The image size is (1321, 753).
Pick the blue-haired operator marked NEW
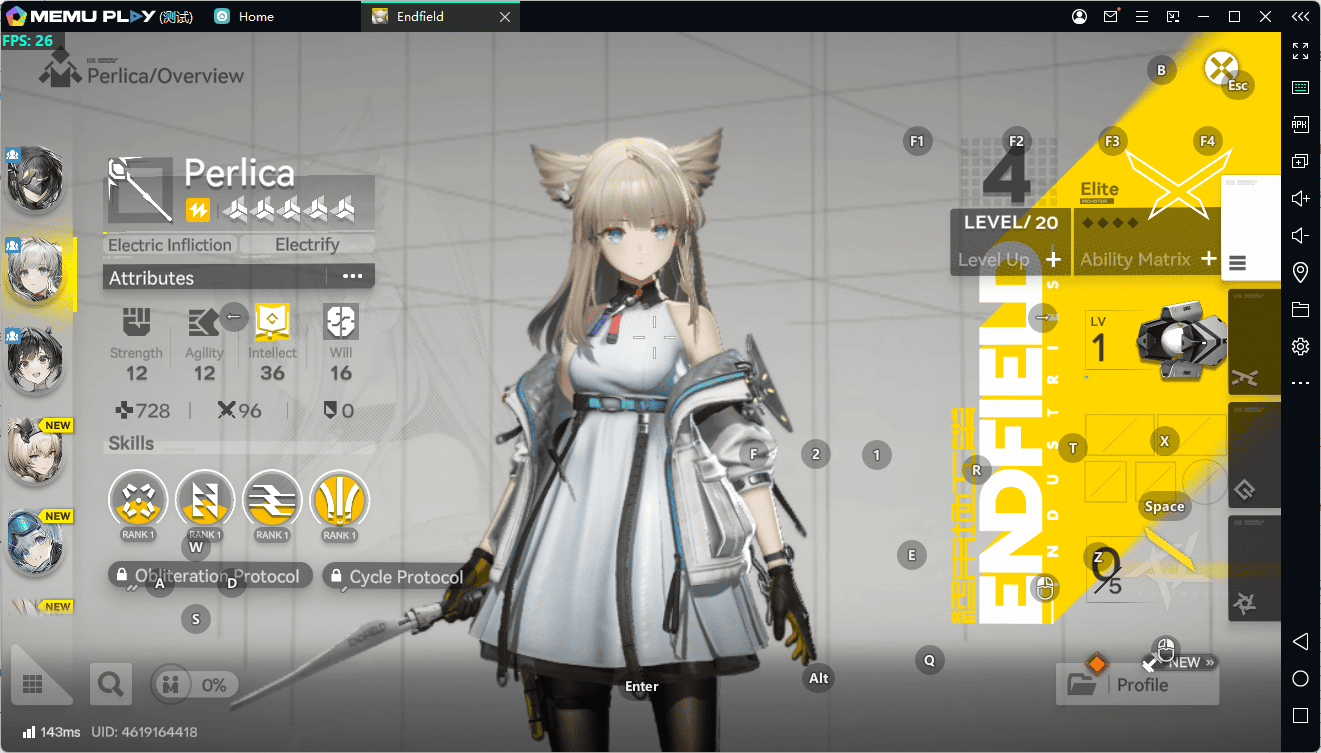(36, 540)
